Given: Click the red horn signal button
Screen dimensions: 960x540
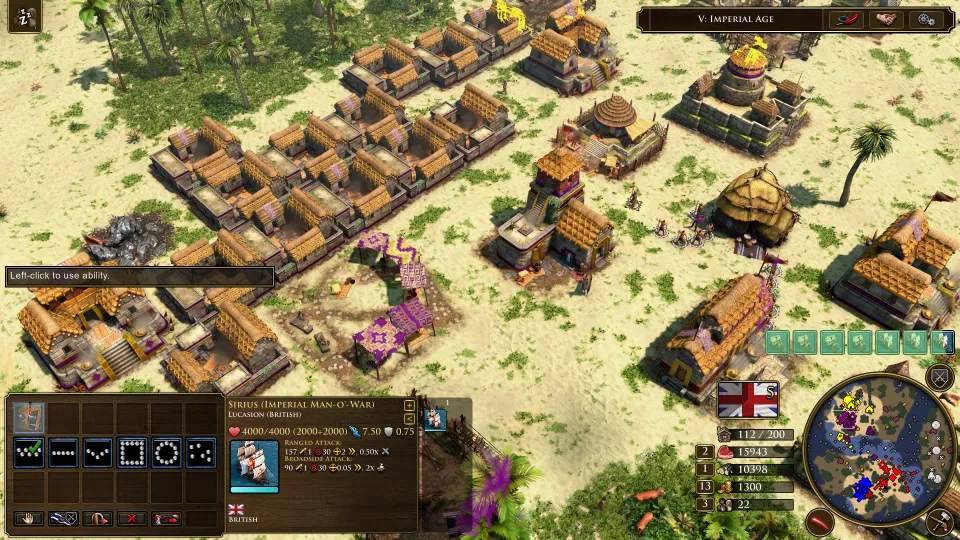Looking at the screenshot, I should (x=820, y=522).
